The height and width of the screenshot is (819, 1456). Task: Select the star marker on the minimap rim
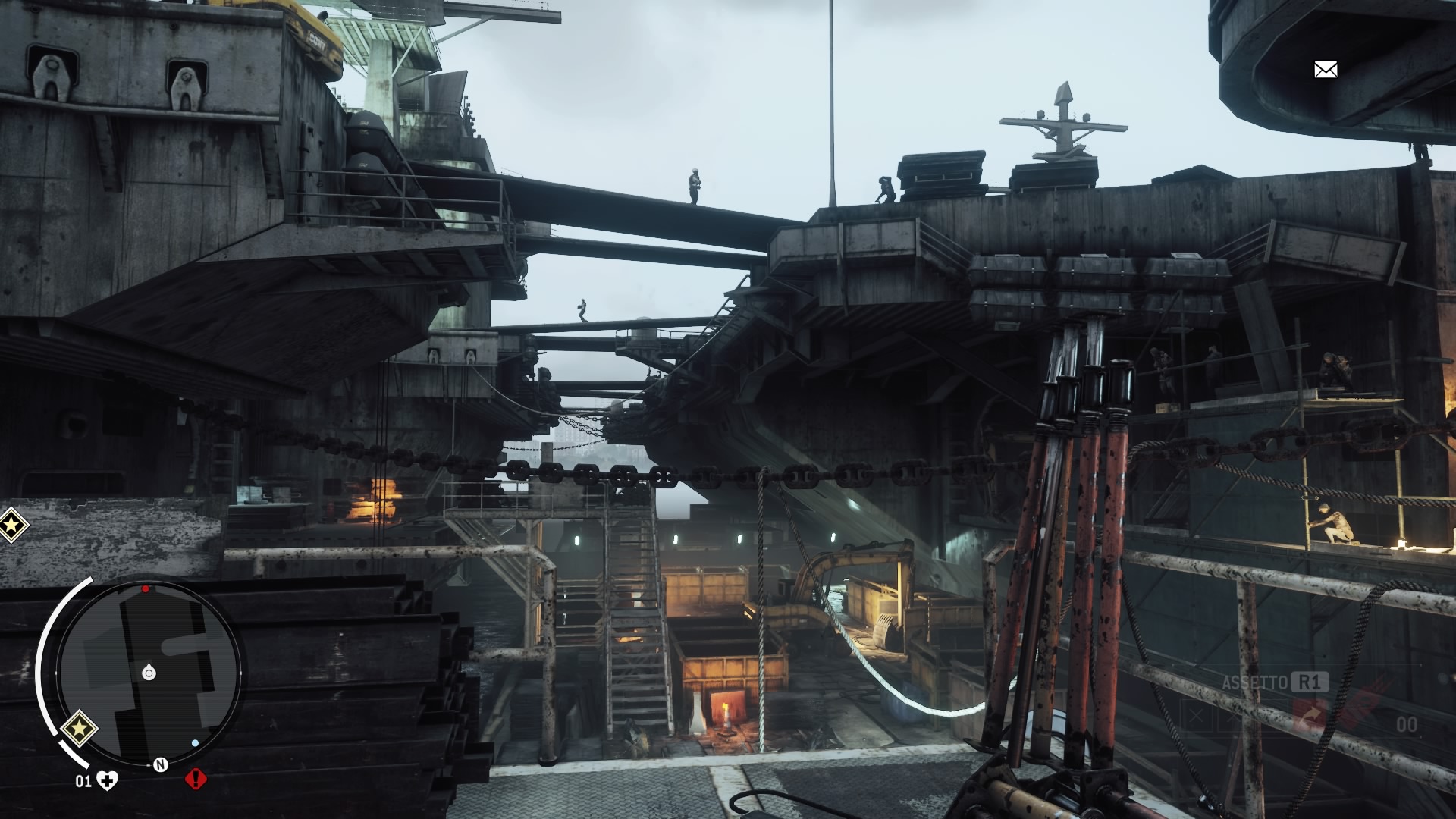[78, 729]
